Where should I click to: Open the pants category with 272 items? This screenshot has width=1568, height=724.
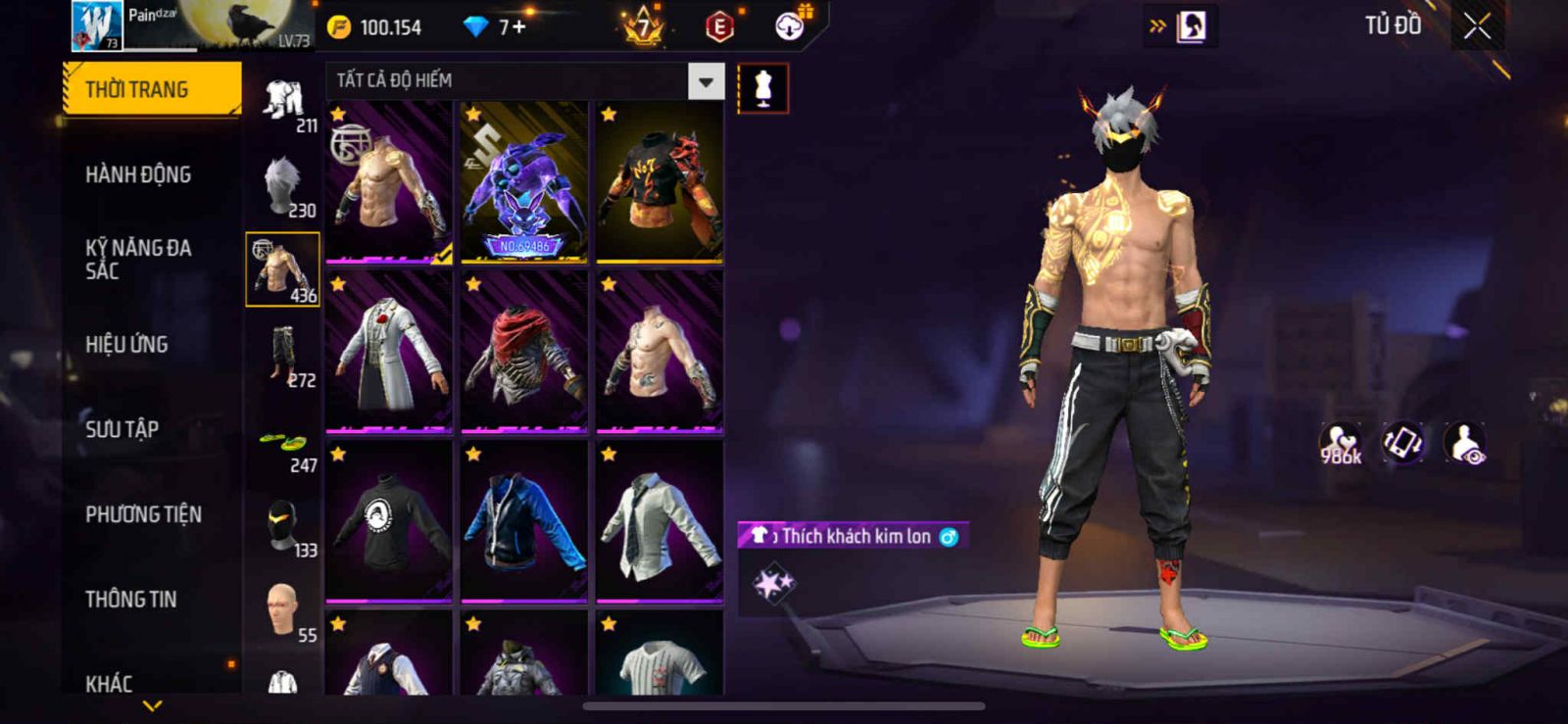coord(283,356)
